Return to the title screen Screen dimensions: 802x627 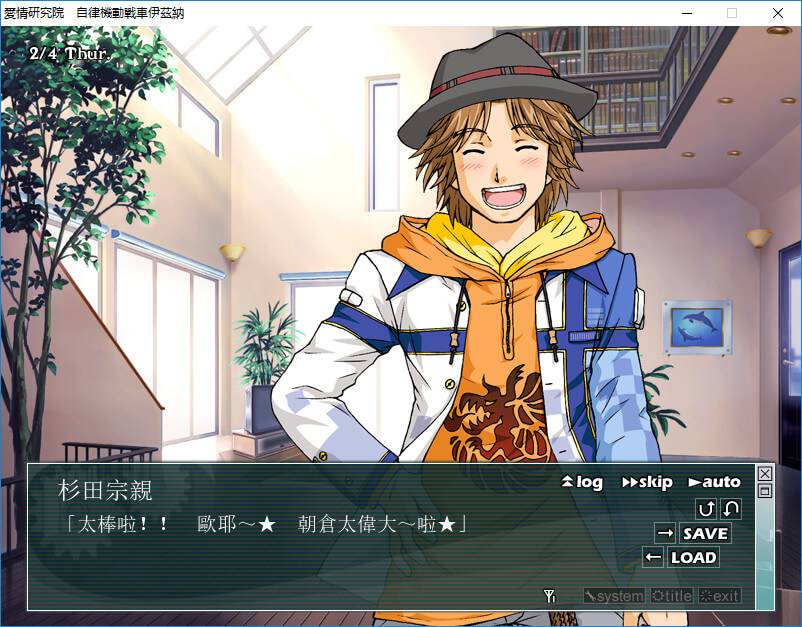(671, 596)
